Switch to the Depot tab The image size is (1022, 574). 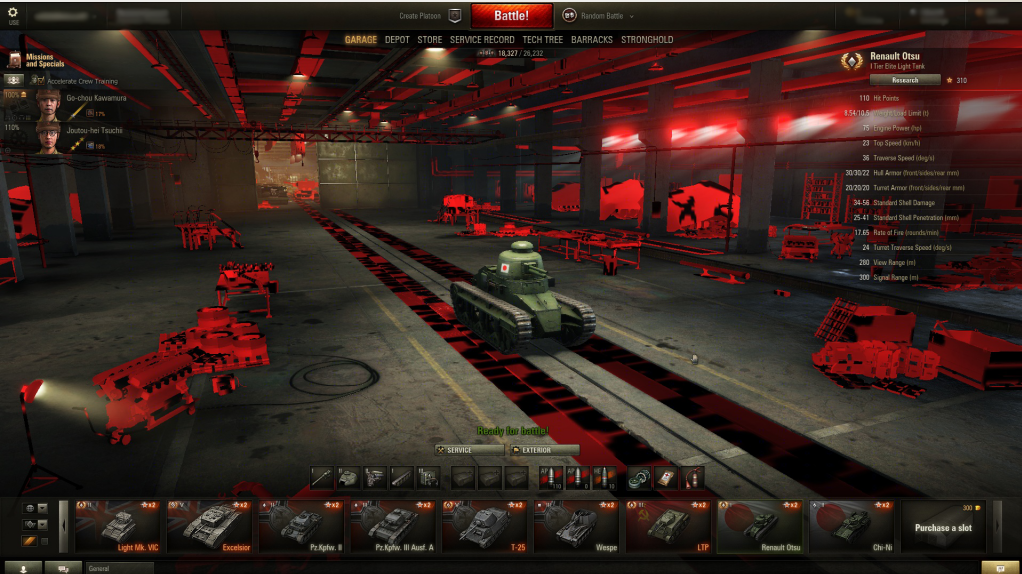[x=397, y=40]
